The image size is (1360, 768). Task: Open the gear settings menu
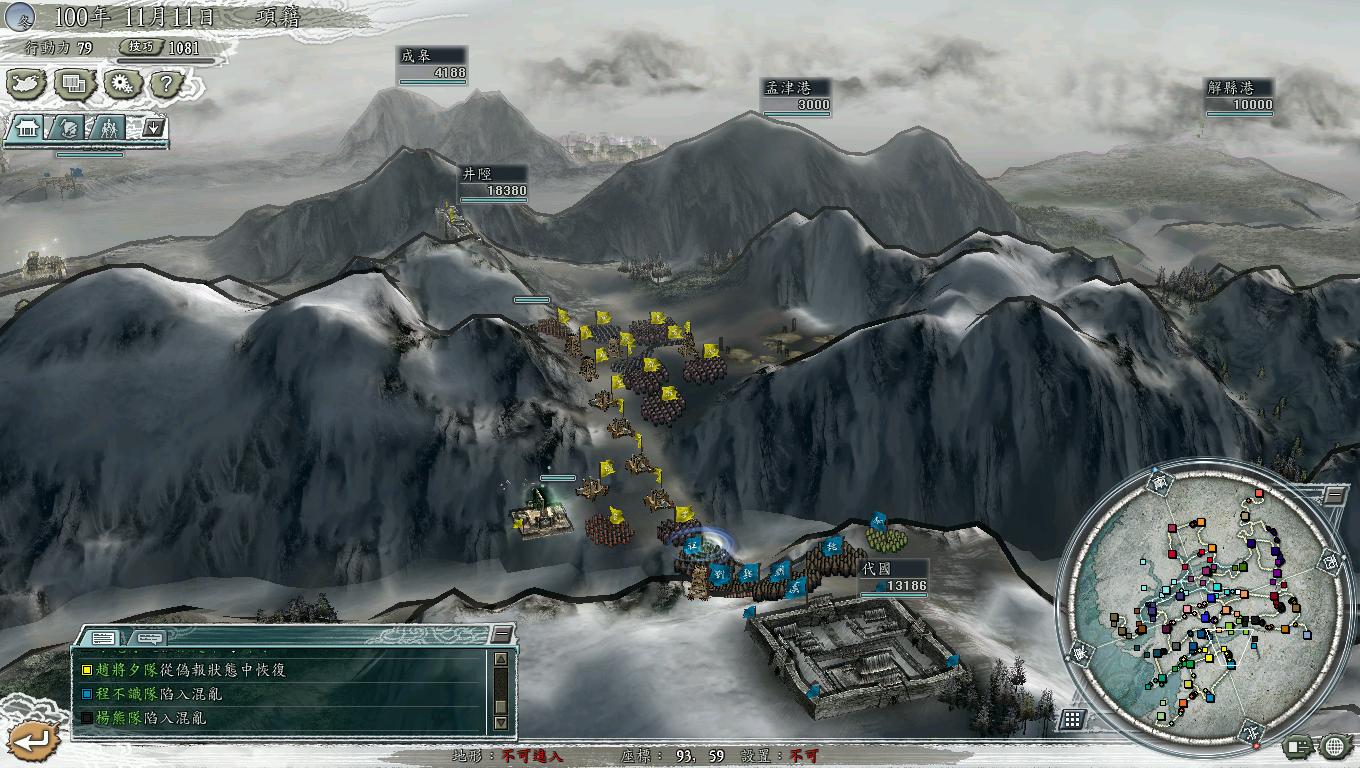tap(121, 85)
